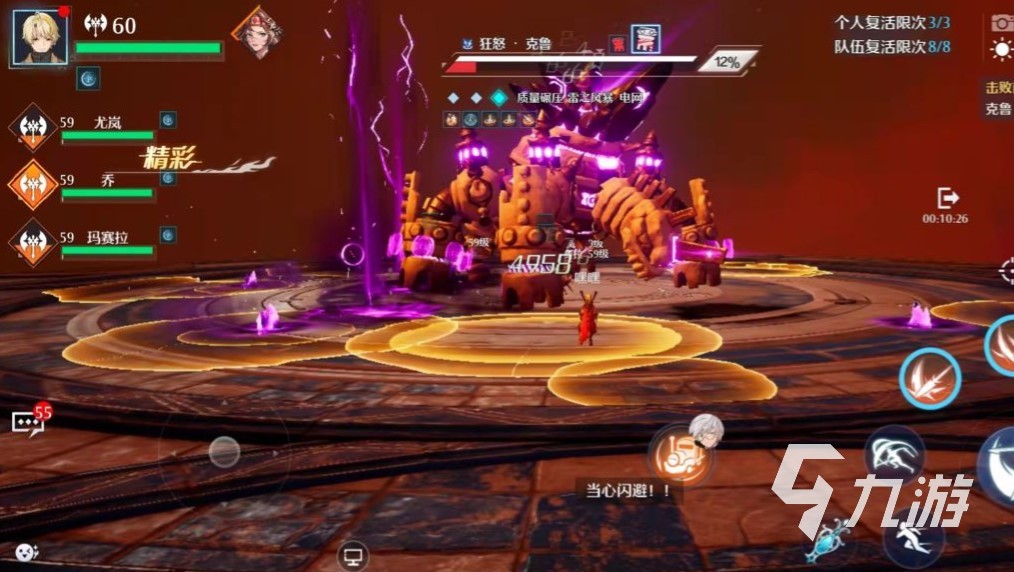
Task: Select teammate 尤岚 in the party list
Action: (106, 123)
